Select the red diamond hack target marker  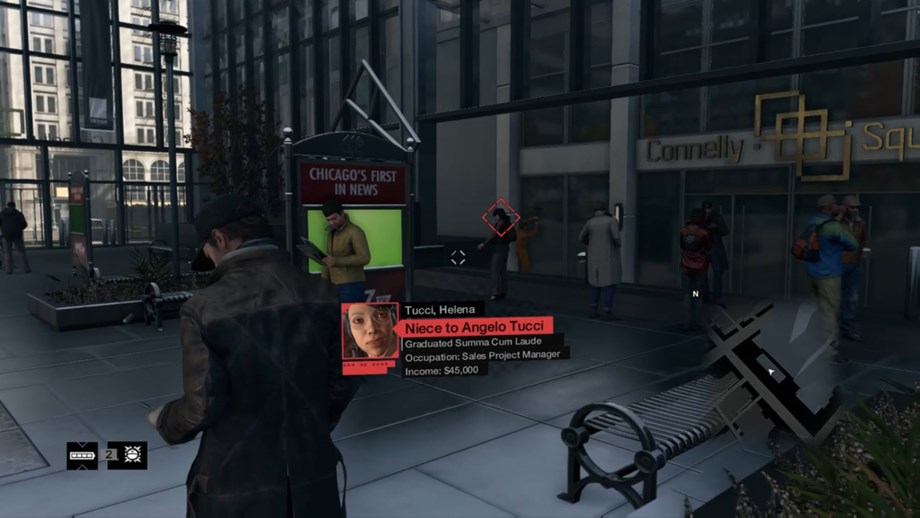(x=499, y=217)
